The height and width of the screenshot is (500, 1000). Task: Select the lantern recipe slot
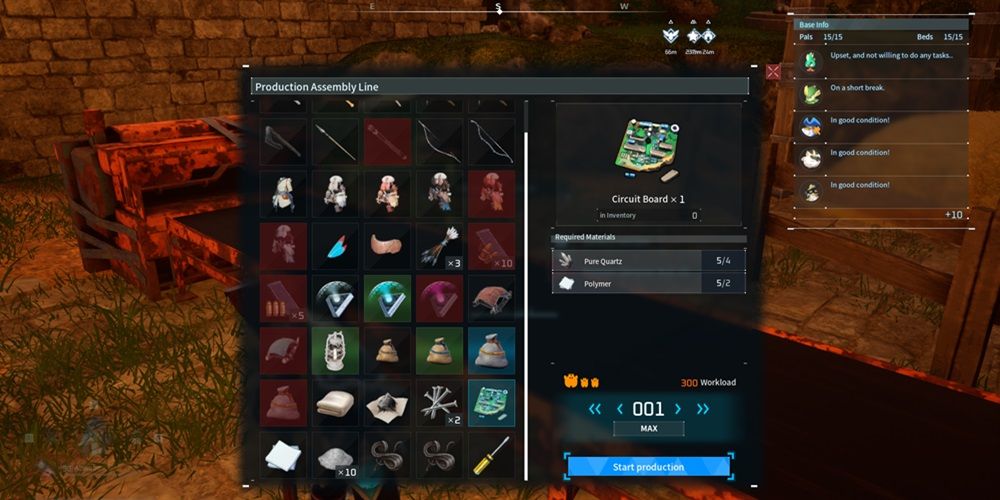tap(335, 350)
